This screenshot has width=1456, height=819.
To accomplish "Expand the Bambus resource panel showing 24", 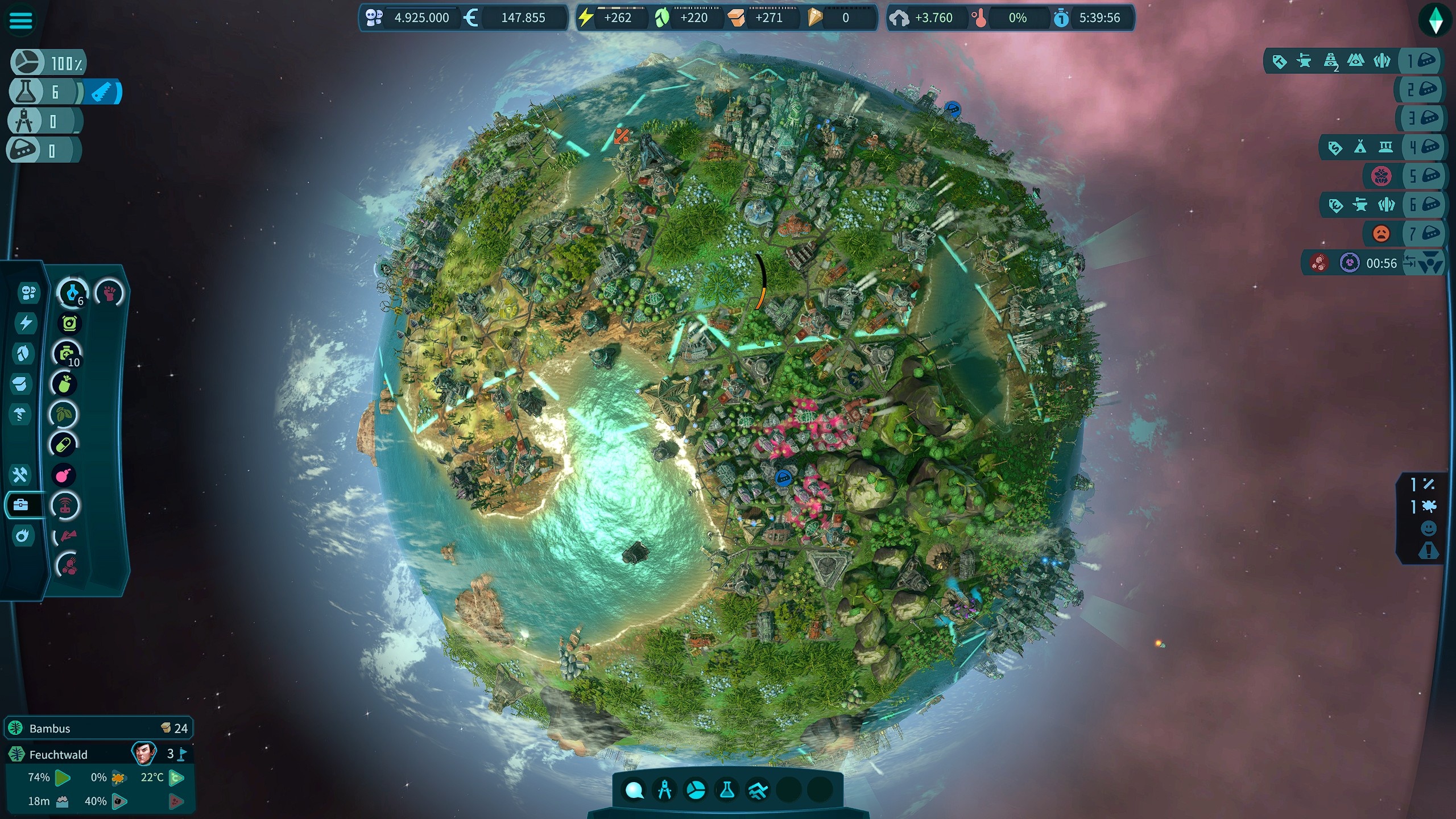I will [x=97, y=728].
